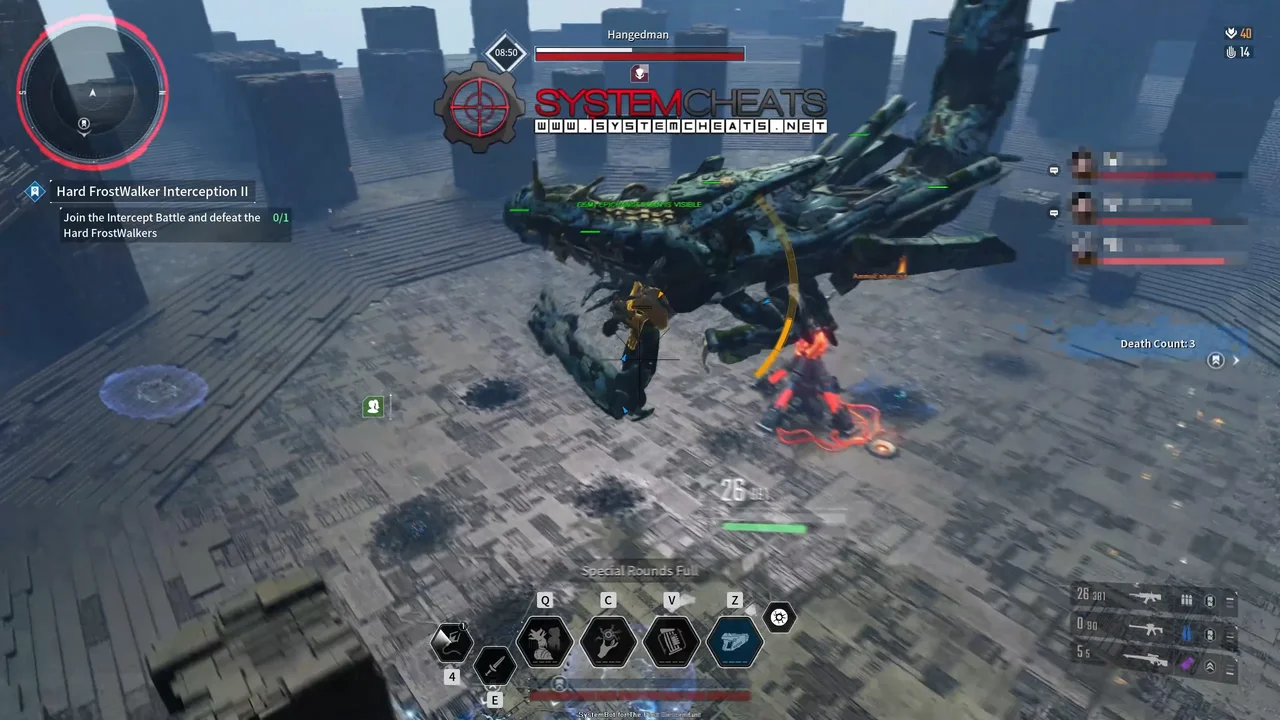This screenshot has height=720, width=1280.
Task: Click the Hangedman boss weak-point icon
Action: click(x=640, y=73)
